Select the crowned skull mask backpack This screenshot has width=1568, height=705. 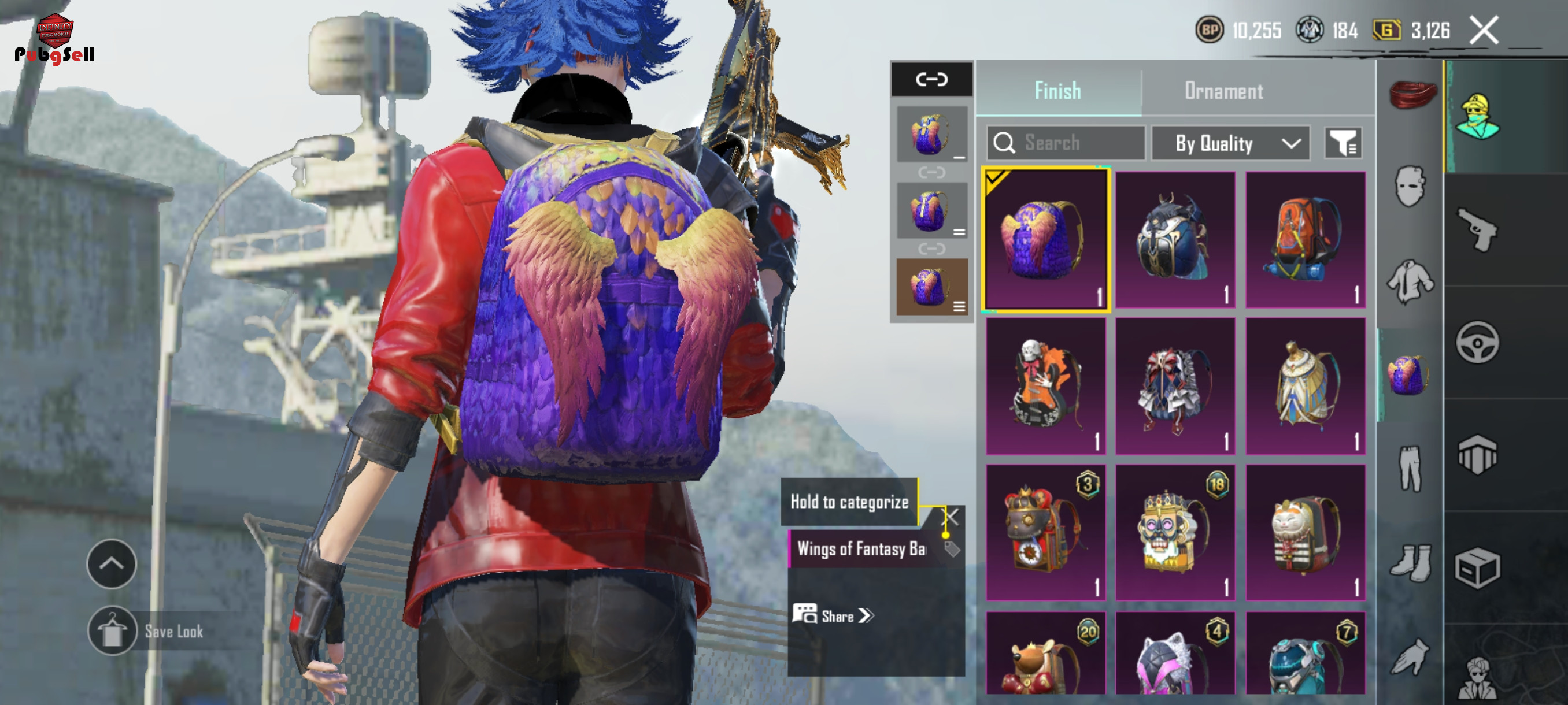[x=1174, y=532]
